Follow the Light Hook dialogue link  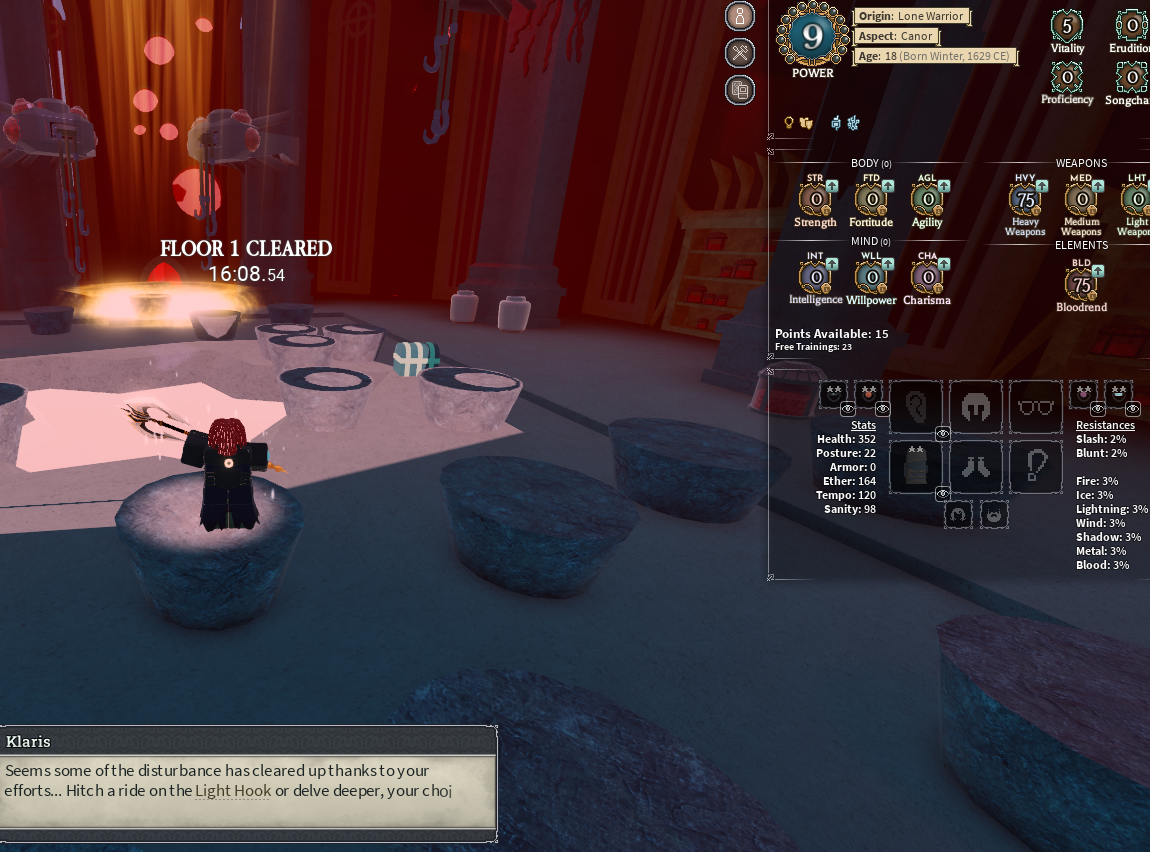233,791
